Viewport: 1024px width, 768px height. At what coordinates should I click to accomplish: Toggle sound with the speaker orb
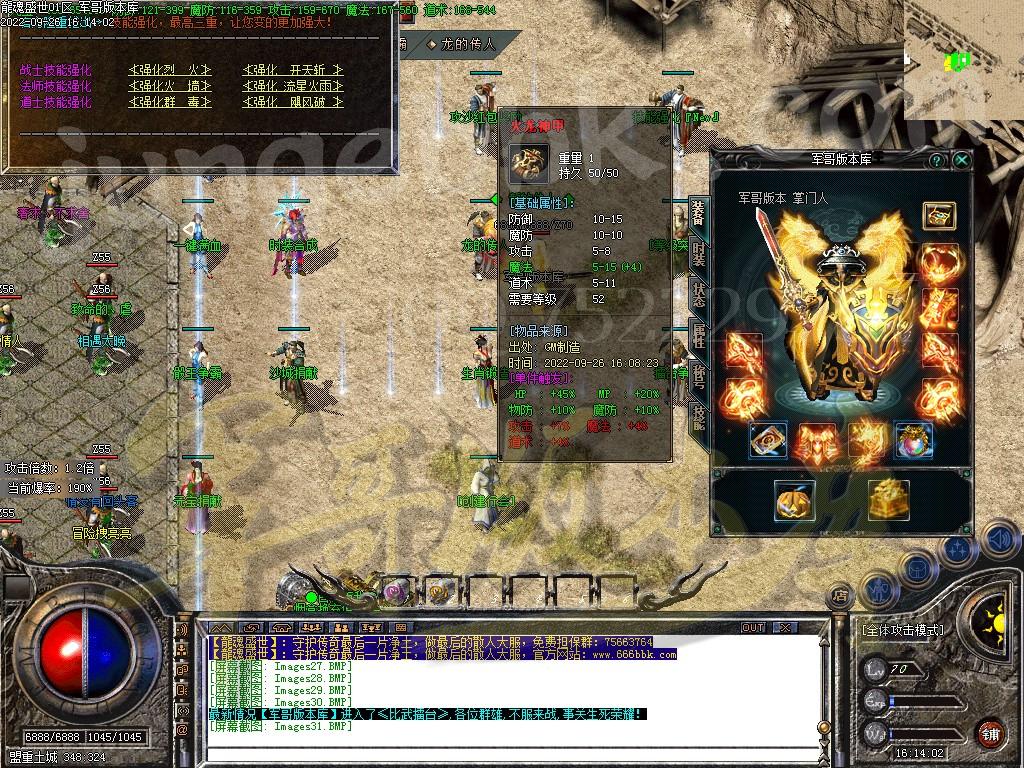click(999, 541)
